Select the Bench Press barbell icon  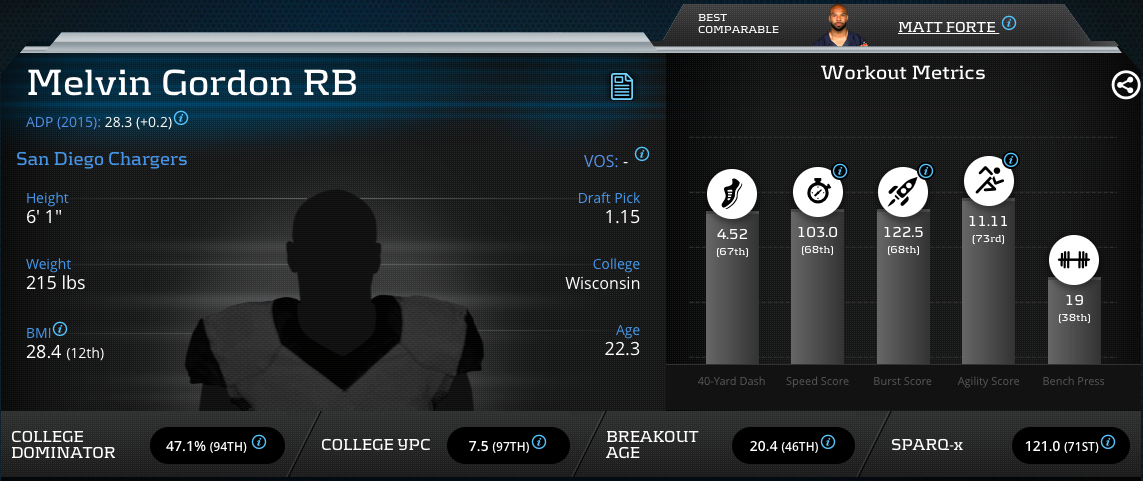click(x=1073, y=260)
